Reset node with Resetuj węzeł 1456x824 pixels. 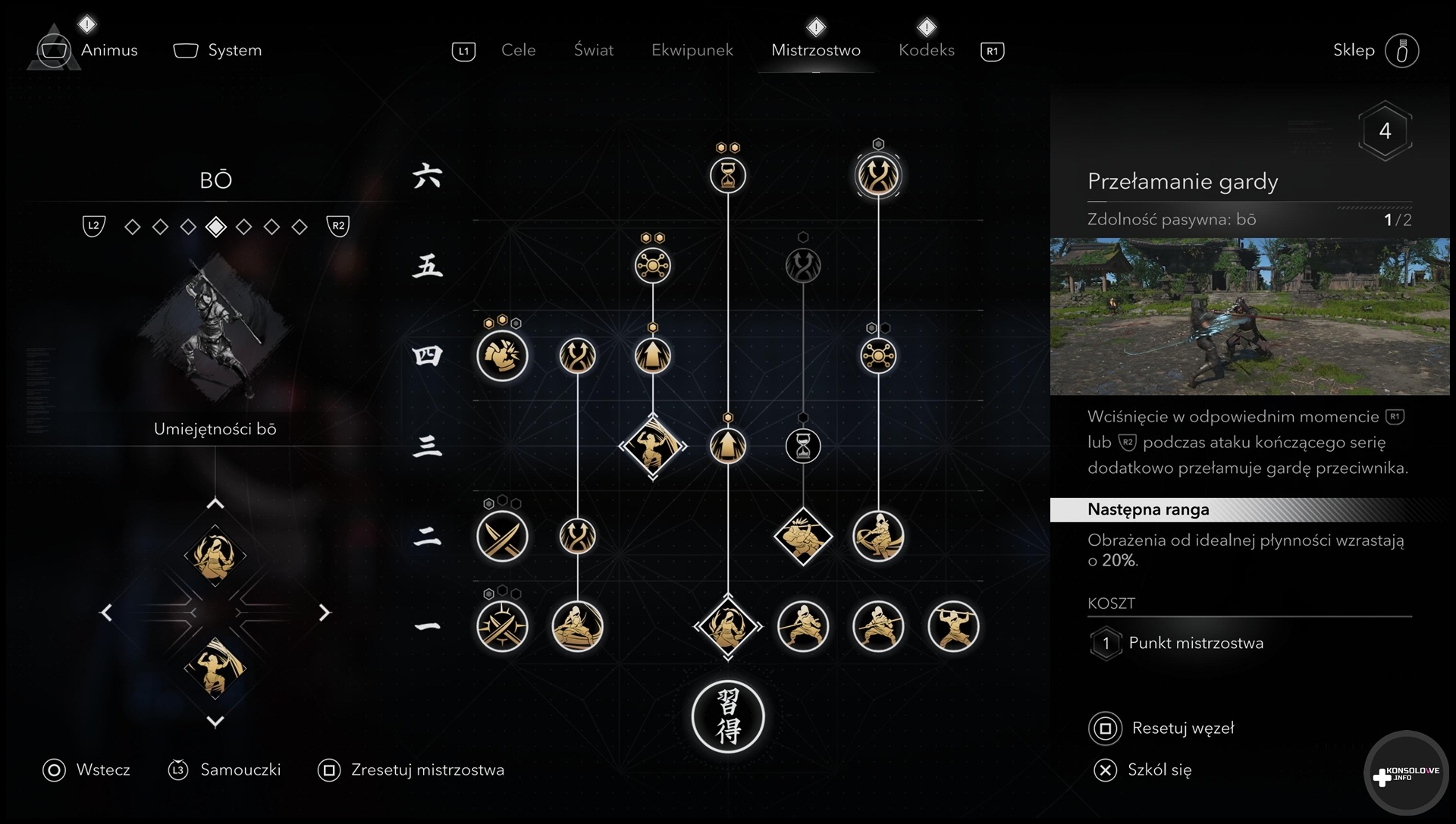[1182, 728]
